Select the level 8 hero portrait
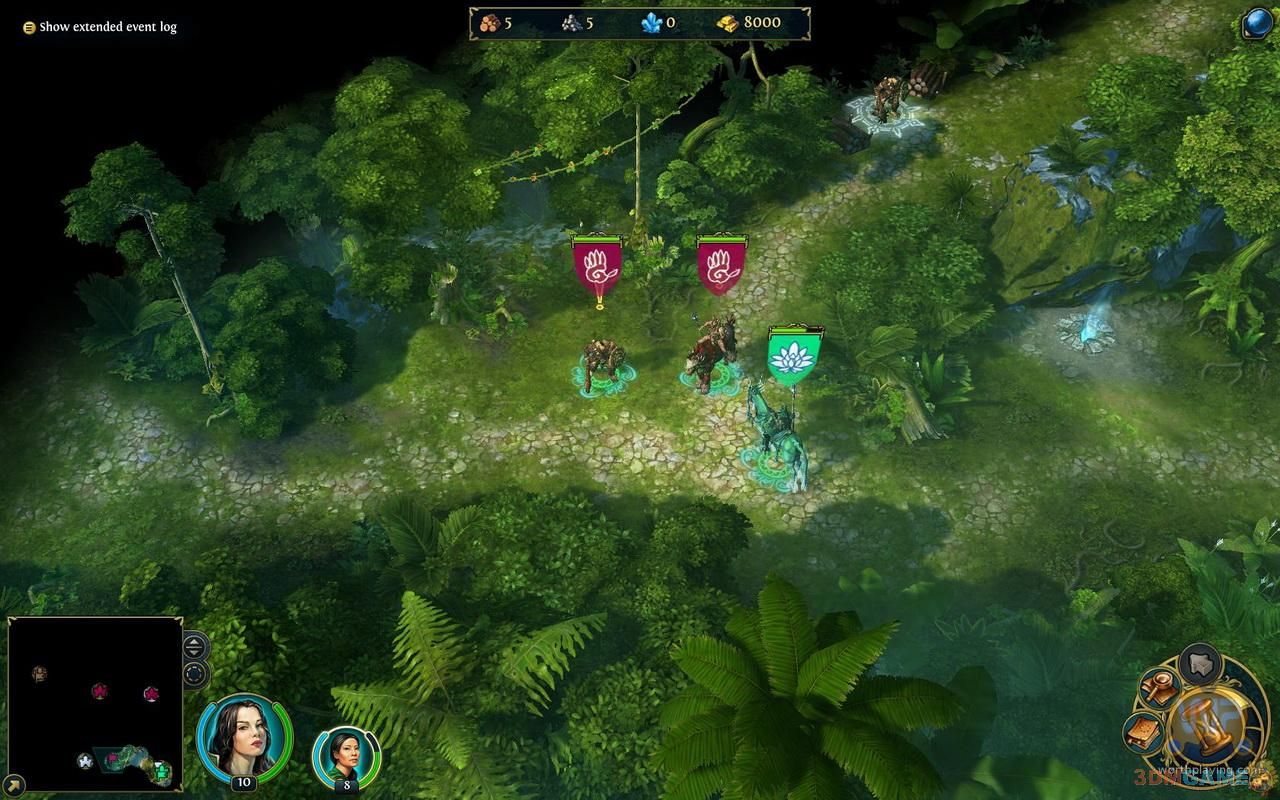The image size is (1280, 800). coord(346,758)
